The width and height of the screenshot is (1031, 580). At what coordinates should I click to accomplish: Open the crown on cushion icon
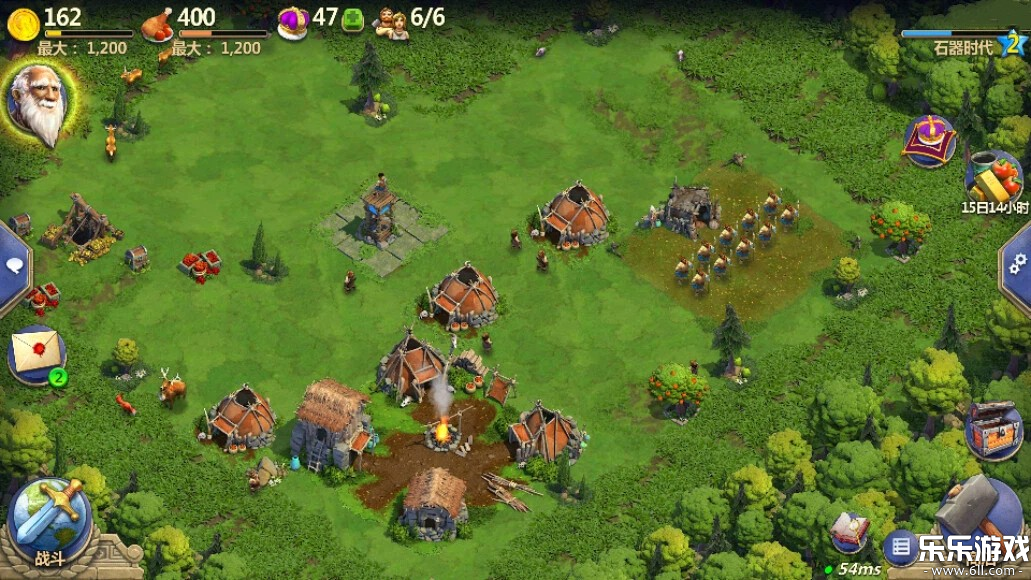pyautogui.click(x=929, y=141)
